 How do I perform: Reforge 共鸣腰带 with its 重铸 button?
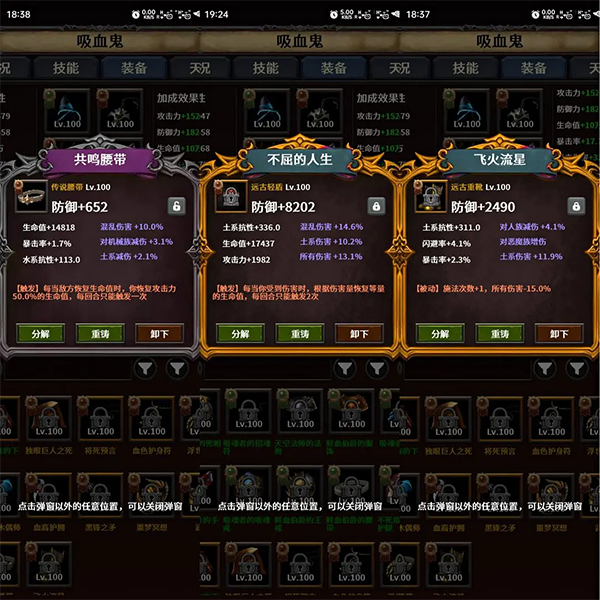(101, 334)
